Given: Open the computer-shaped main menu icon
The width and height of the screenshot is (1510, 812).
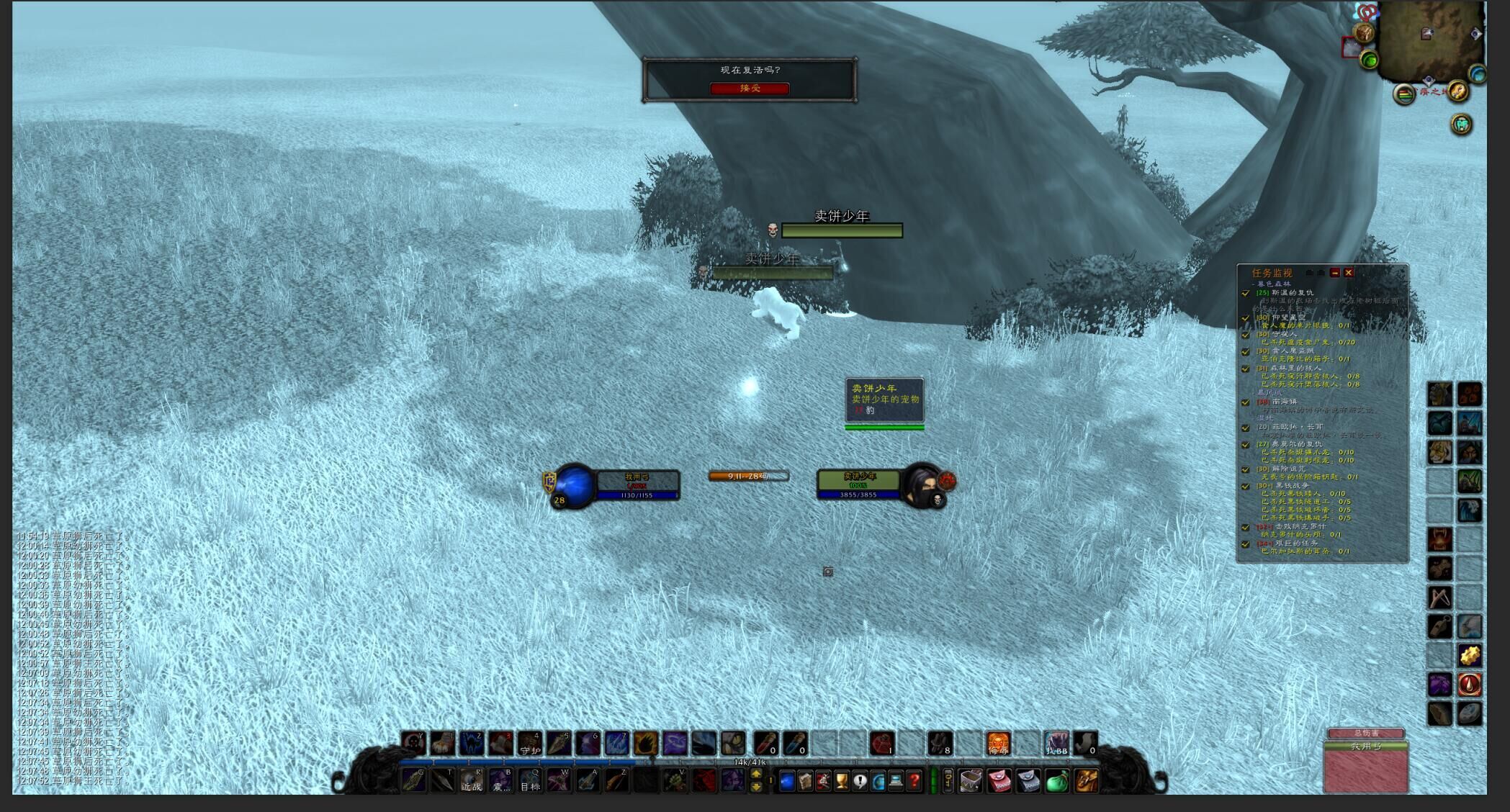Looking at the screenshot, I should (896, 780).
